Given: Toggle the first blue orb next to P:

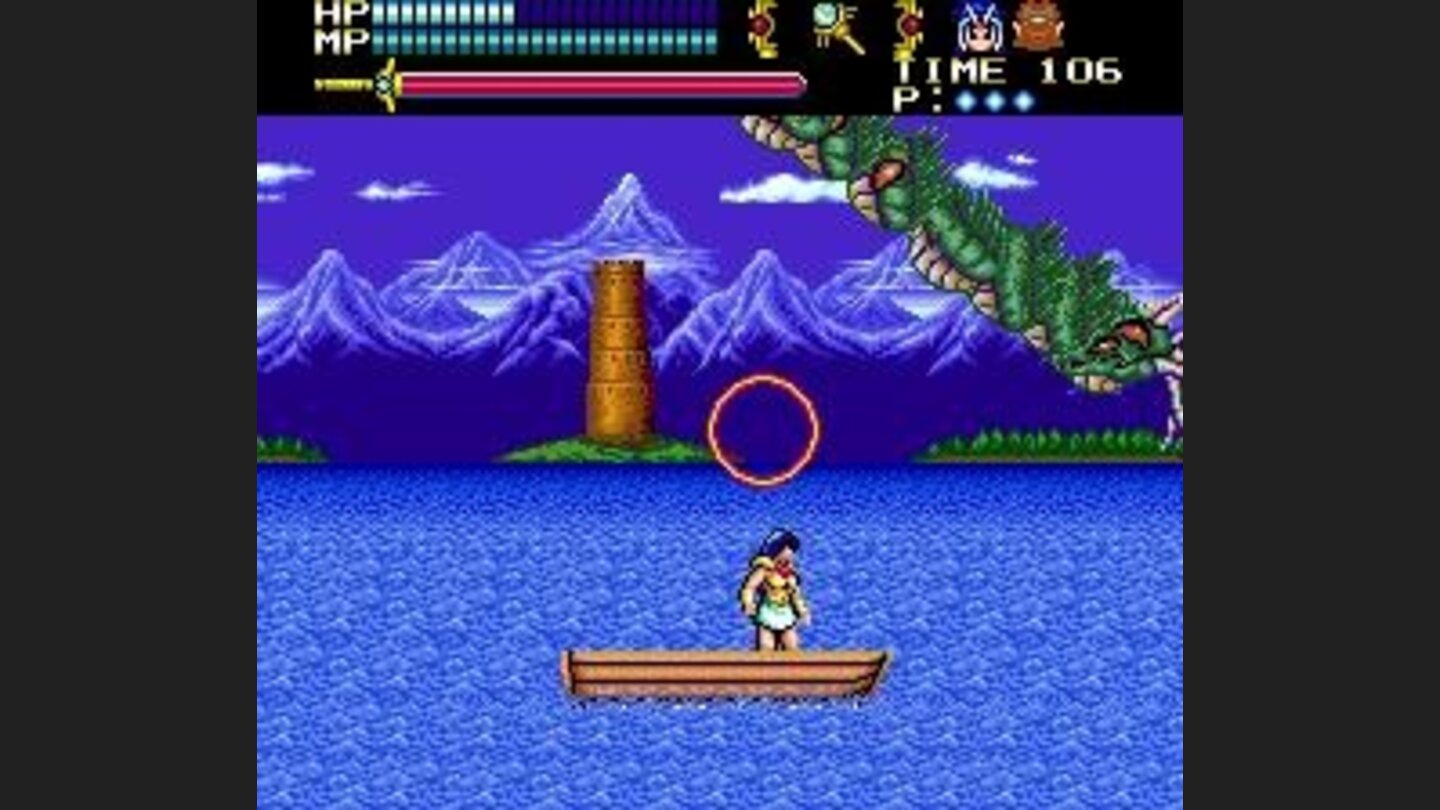Looking at the screenshot, I should coord(966,98).
